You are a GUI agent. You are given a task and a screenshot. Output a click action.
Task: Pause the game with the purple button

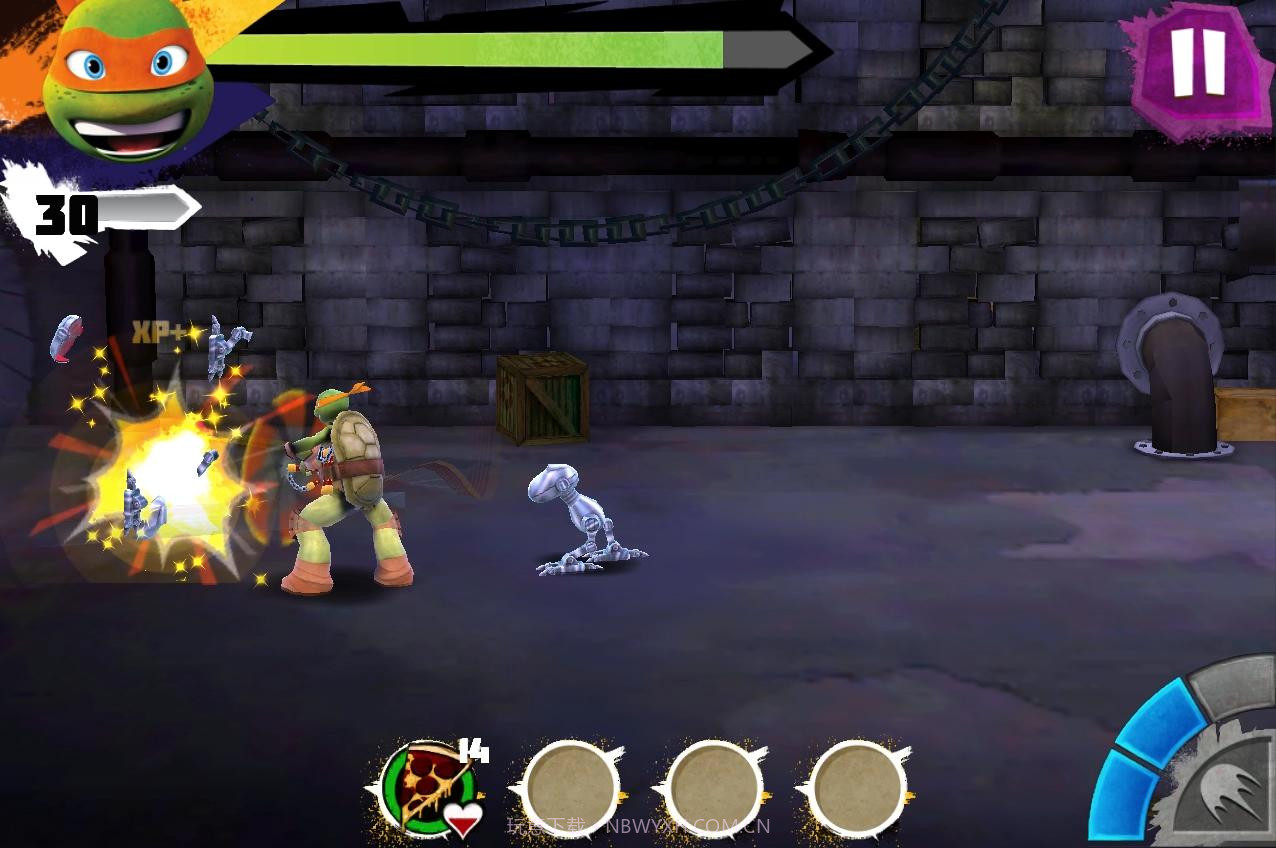1196,66
